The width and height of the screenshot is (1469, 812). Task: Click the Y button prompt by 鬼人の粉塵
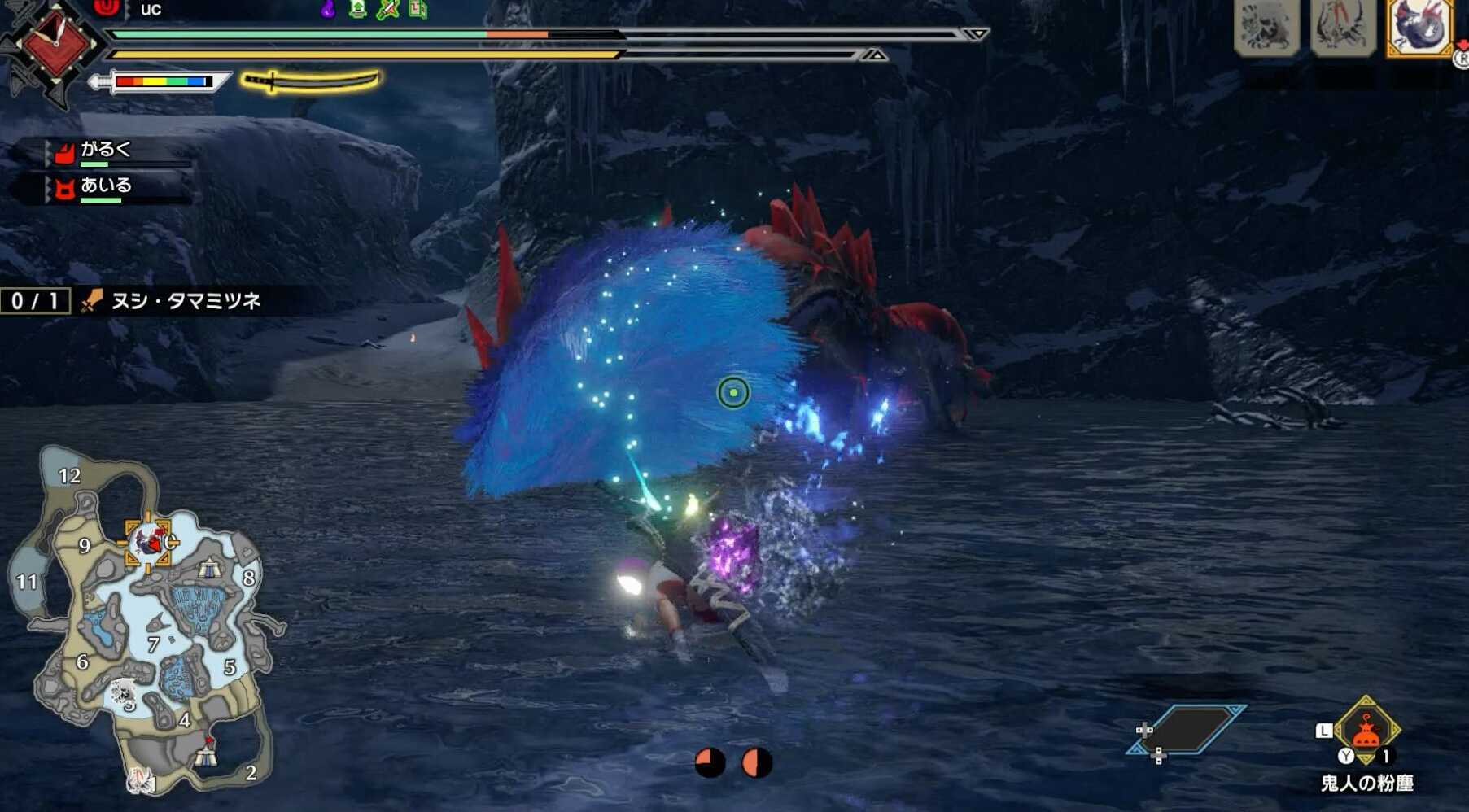[x=1346, y=756]
